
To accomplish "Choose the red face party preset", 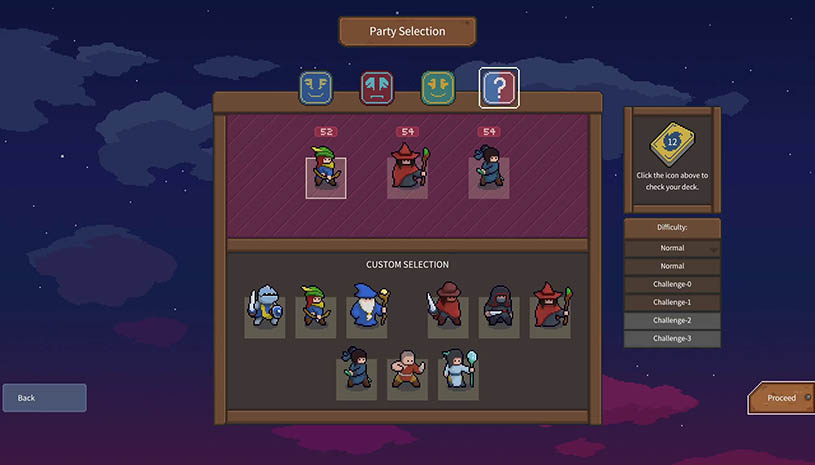I will [x=377, y=88].
